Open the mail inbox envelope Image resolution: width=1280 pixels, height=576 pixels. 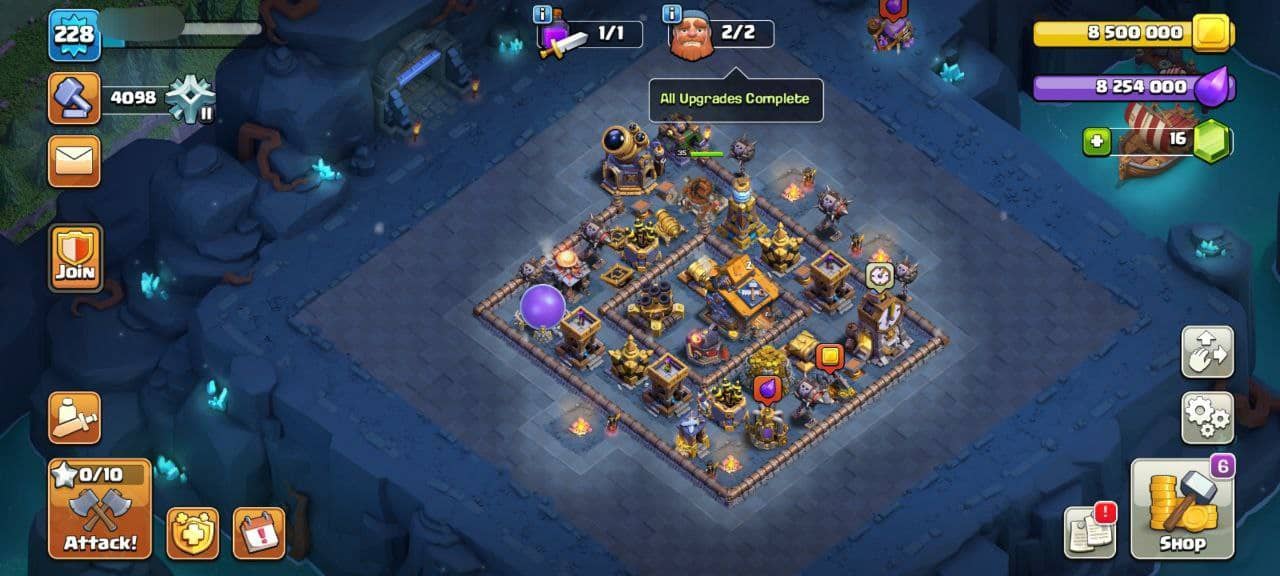pos(74,161)
